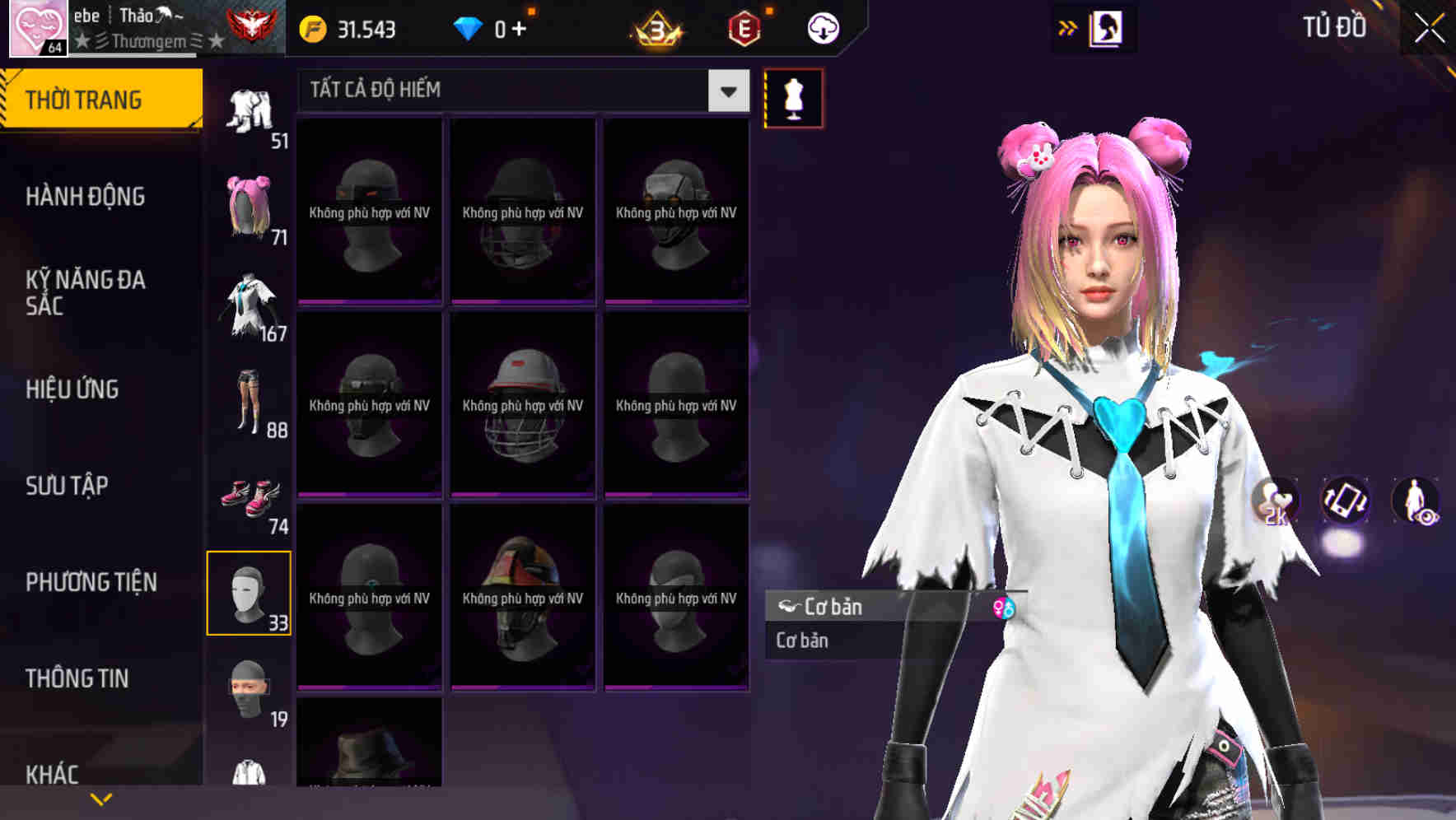Image resolution: width=1456 pixels, height=820 pixels.
Task: Select the red cricket helmet thumbnail
Action: (523, 403)
